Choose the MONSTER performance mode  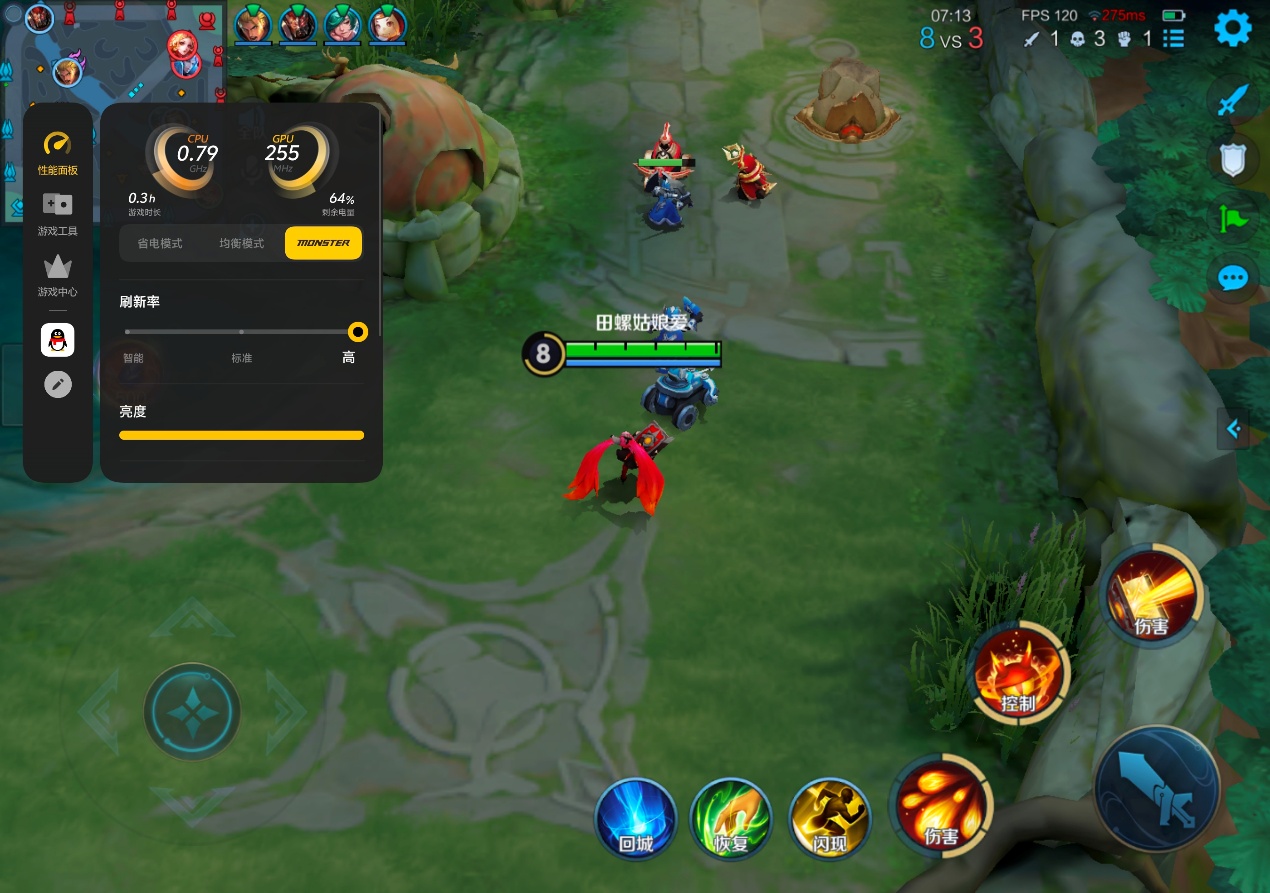(x=323, y=243)
